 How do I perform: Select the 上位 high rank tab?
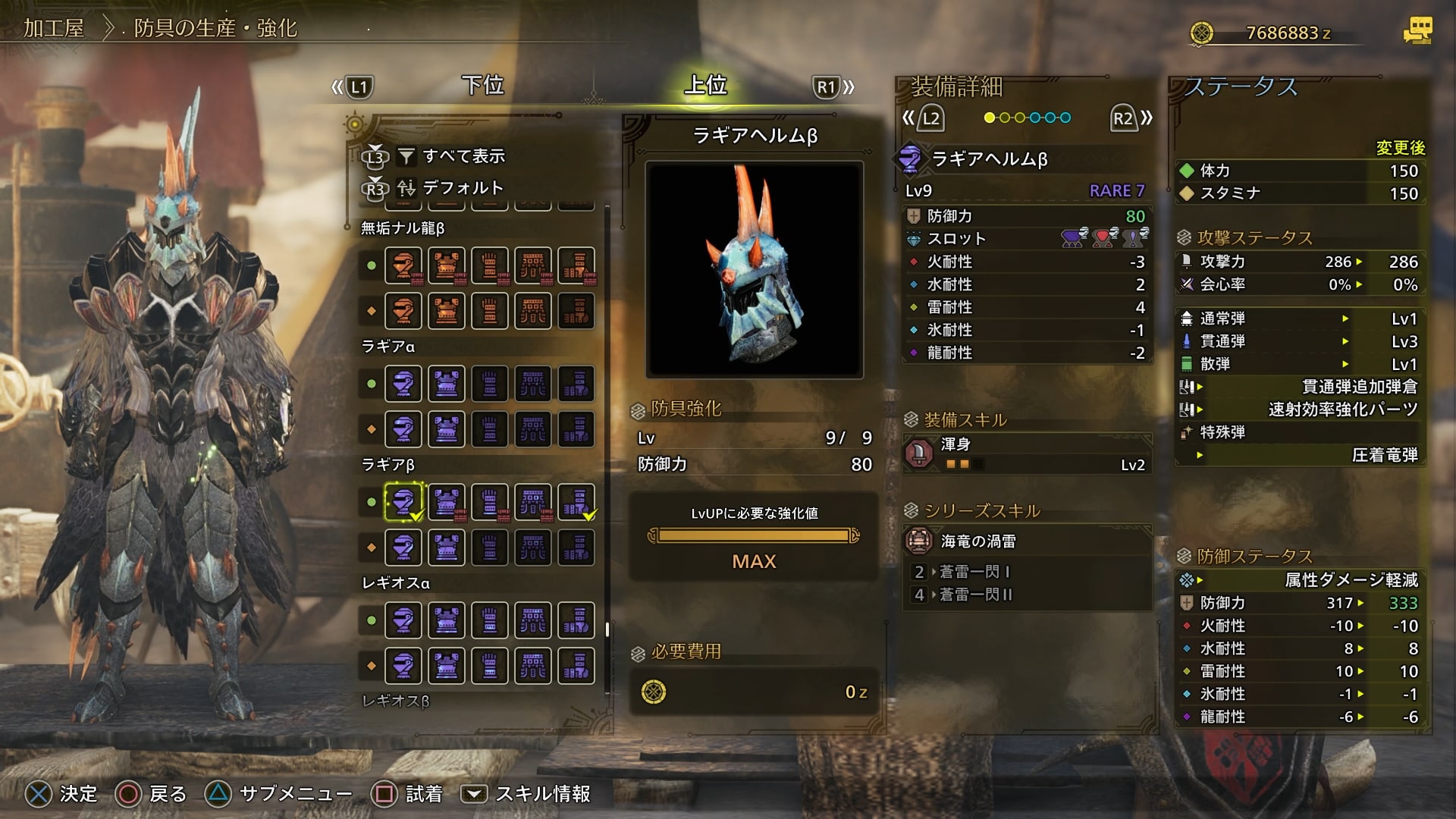(x=705, y=85)
